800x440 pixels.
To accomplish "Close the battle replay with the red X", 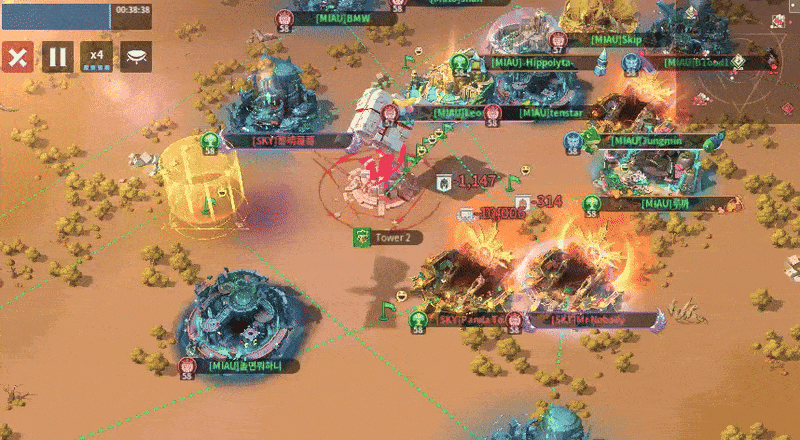I will point(16,56).
